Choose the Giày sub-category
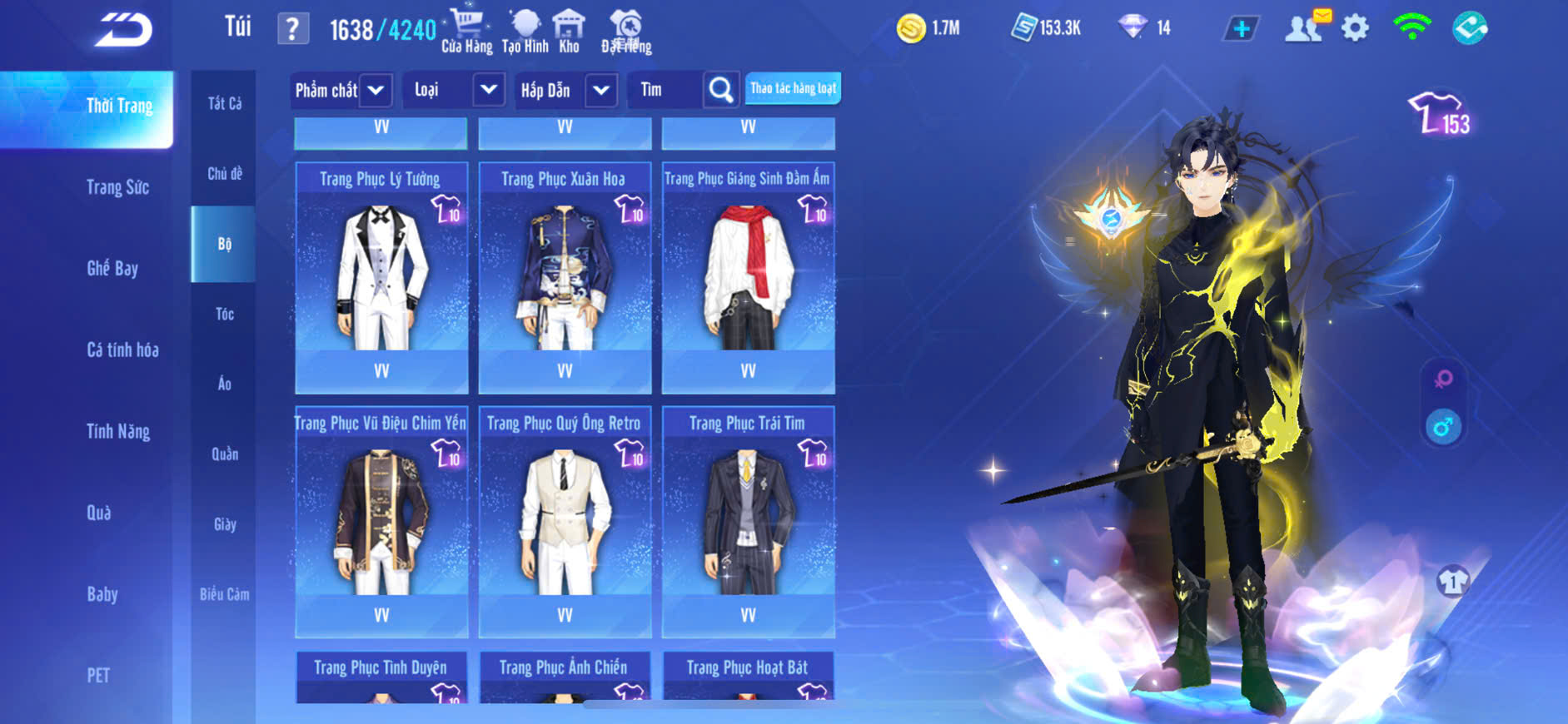Viewport: 1568px width, 724px height. [224, 524]
